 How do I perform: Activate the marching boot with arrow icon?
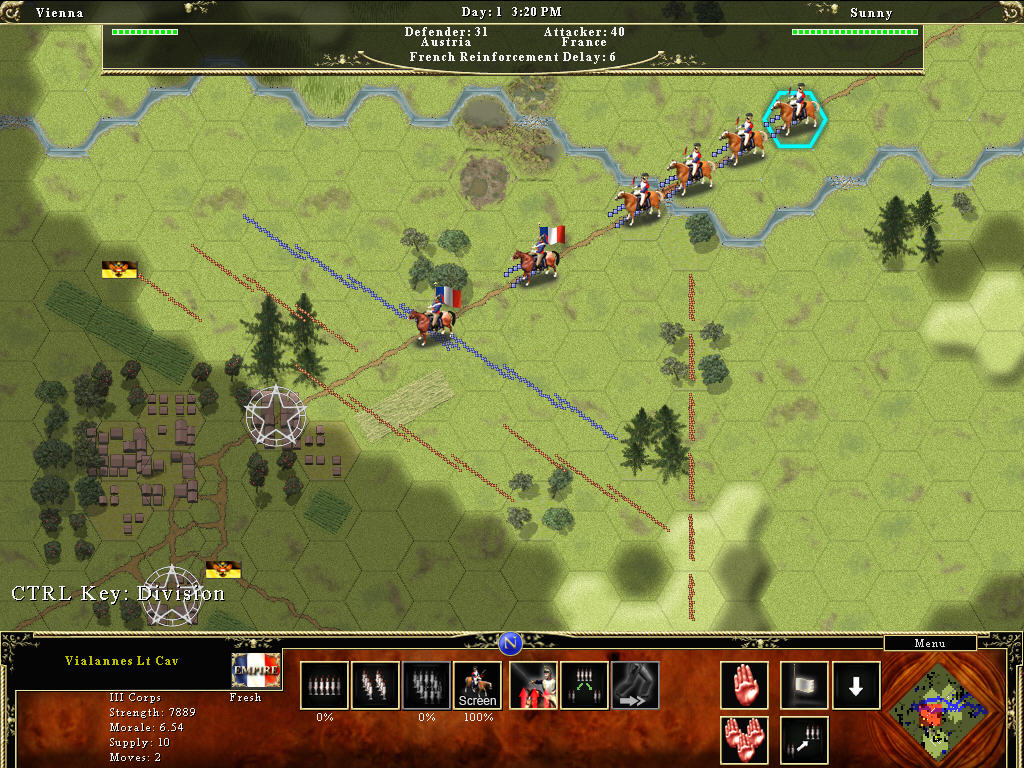pyautogui.click(x=635, y=685)
